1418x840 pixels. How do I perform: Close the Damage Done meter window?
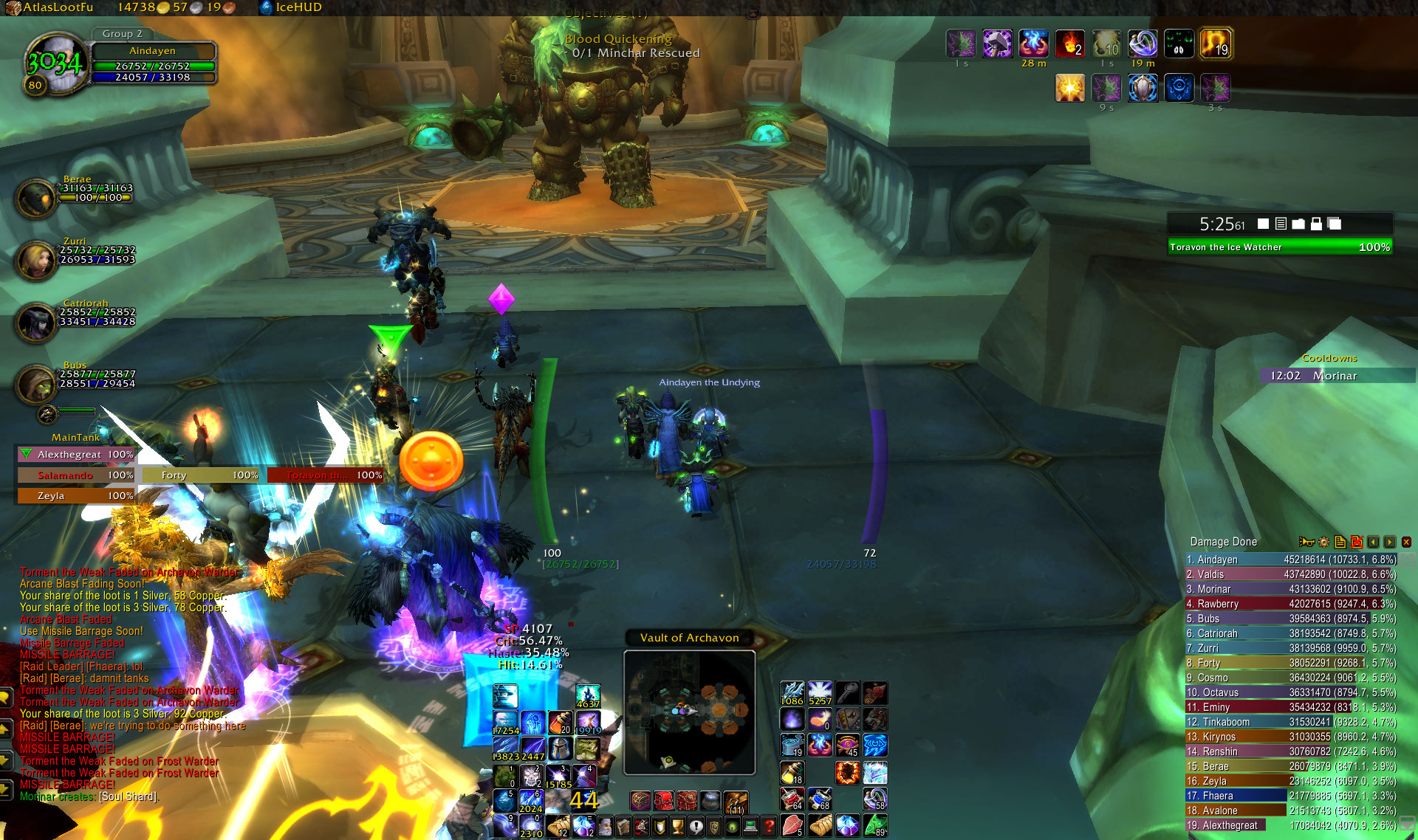[x=1406, y=542]
